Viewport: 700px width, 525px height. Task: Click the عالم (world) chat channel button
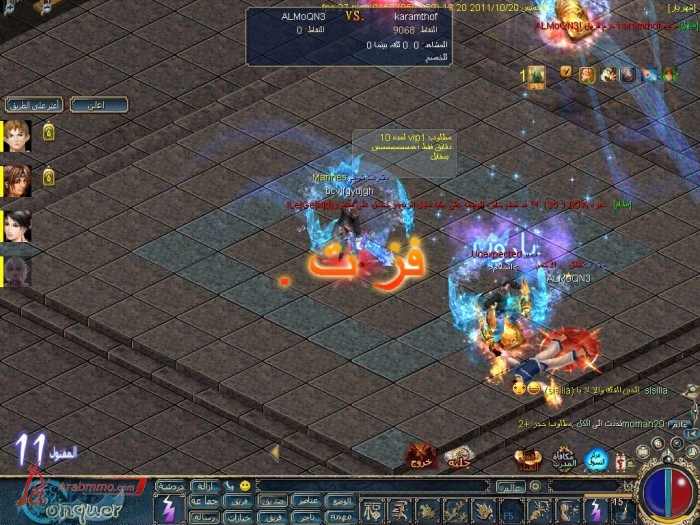(x=509, y=487)
